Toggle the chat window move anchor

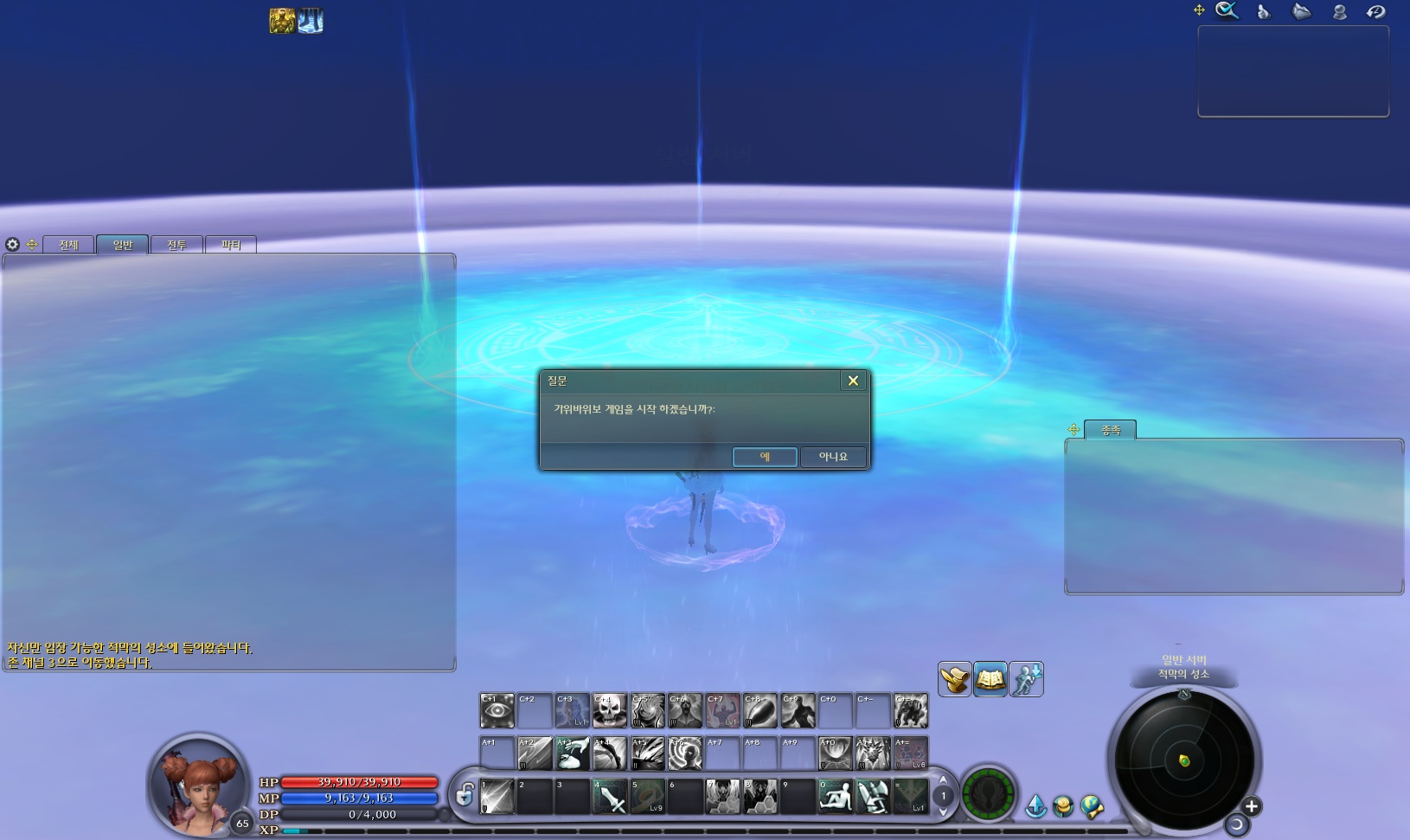pyautogui.click(x=32, y=245)
